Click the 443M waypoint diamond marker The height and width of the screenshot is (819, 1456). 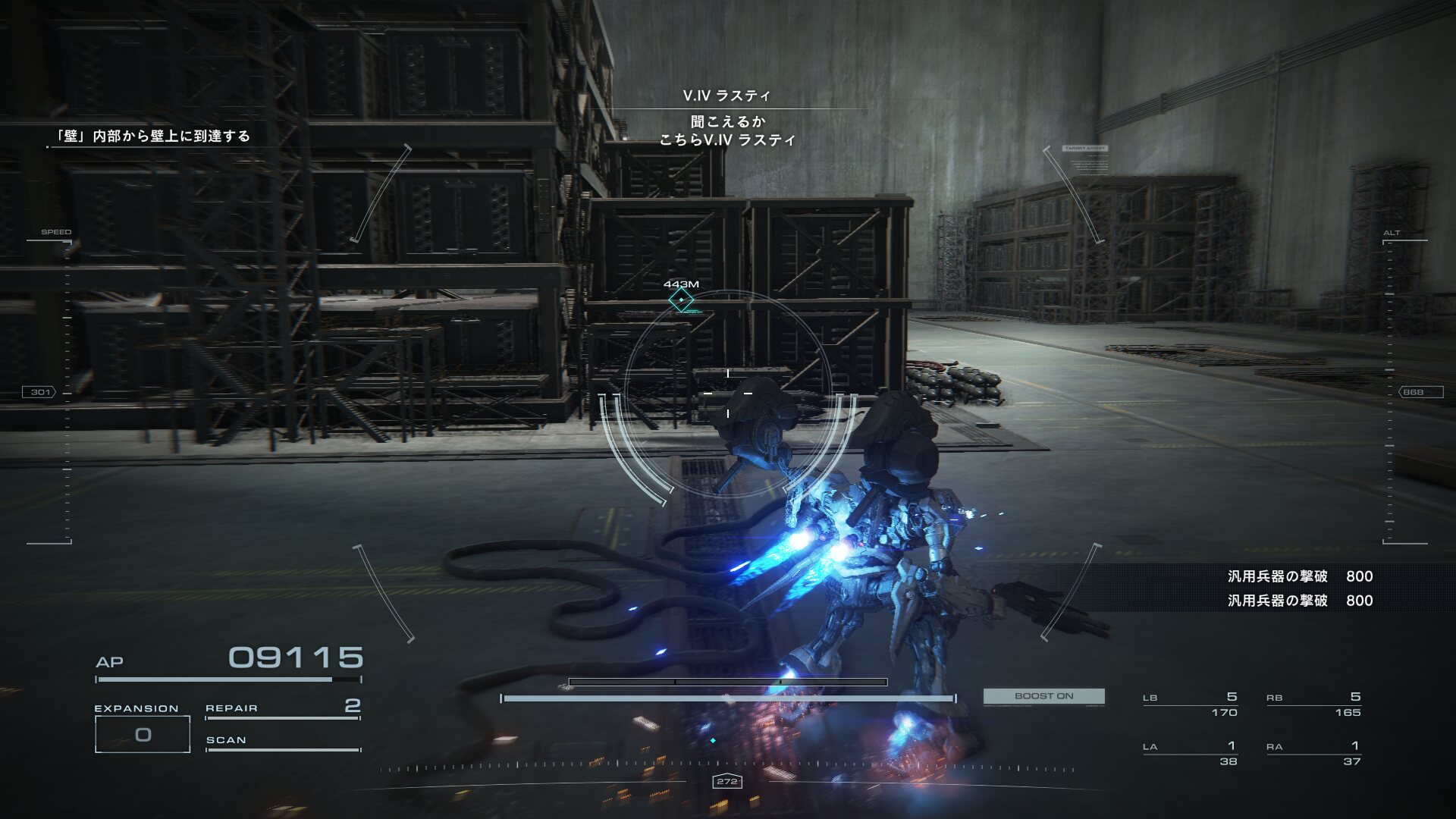(x=681, y=300)
